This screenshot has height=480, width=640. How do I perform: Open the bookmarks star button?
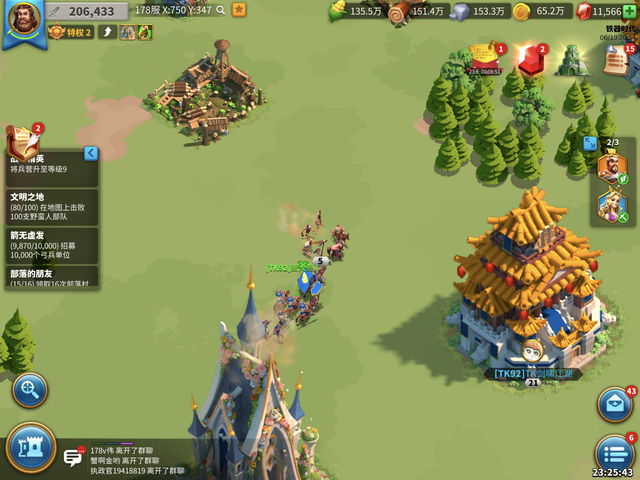pos(239,10)
